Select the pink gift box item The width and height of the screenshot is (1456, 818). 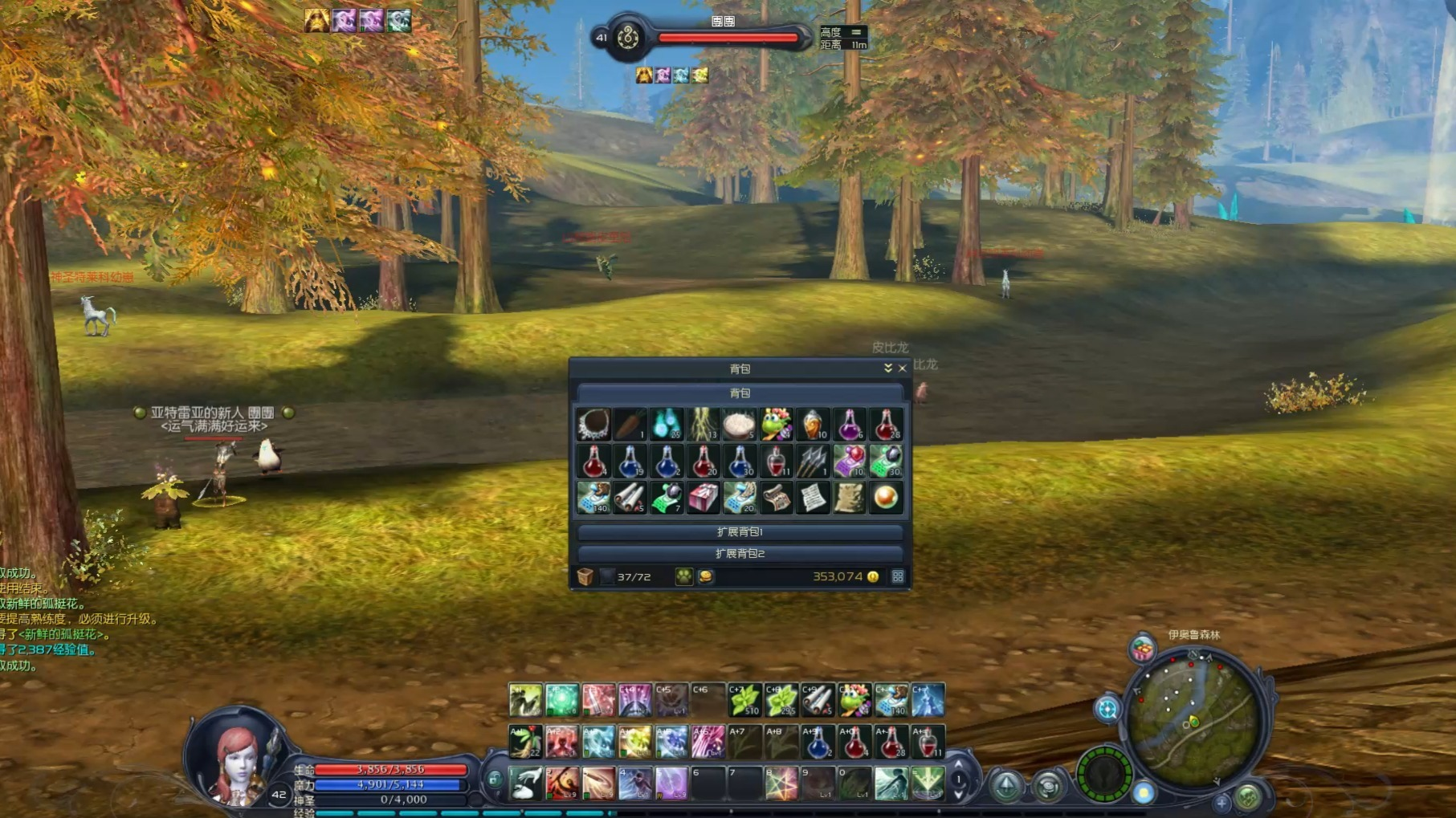click(703, 499)
